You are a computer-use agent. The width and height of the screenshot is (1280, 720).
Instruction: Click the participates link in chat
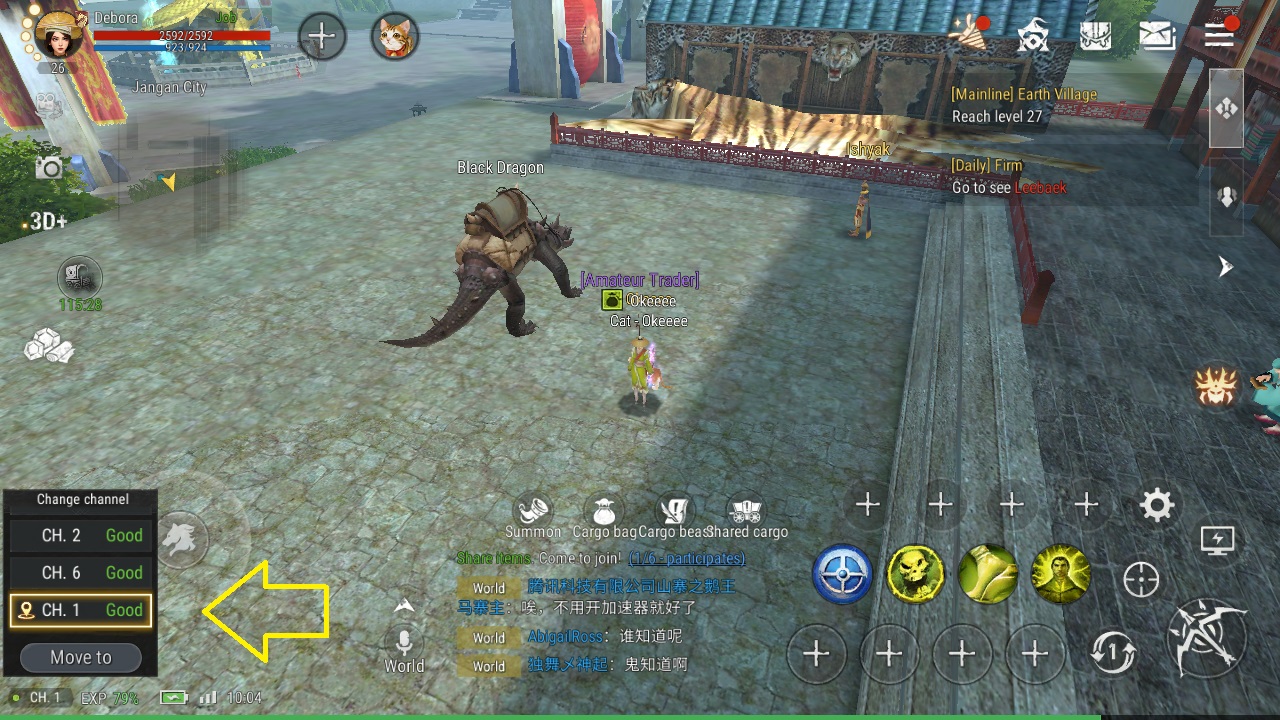tap(686, 558)
